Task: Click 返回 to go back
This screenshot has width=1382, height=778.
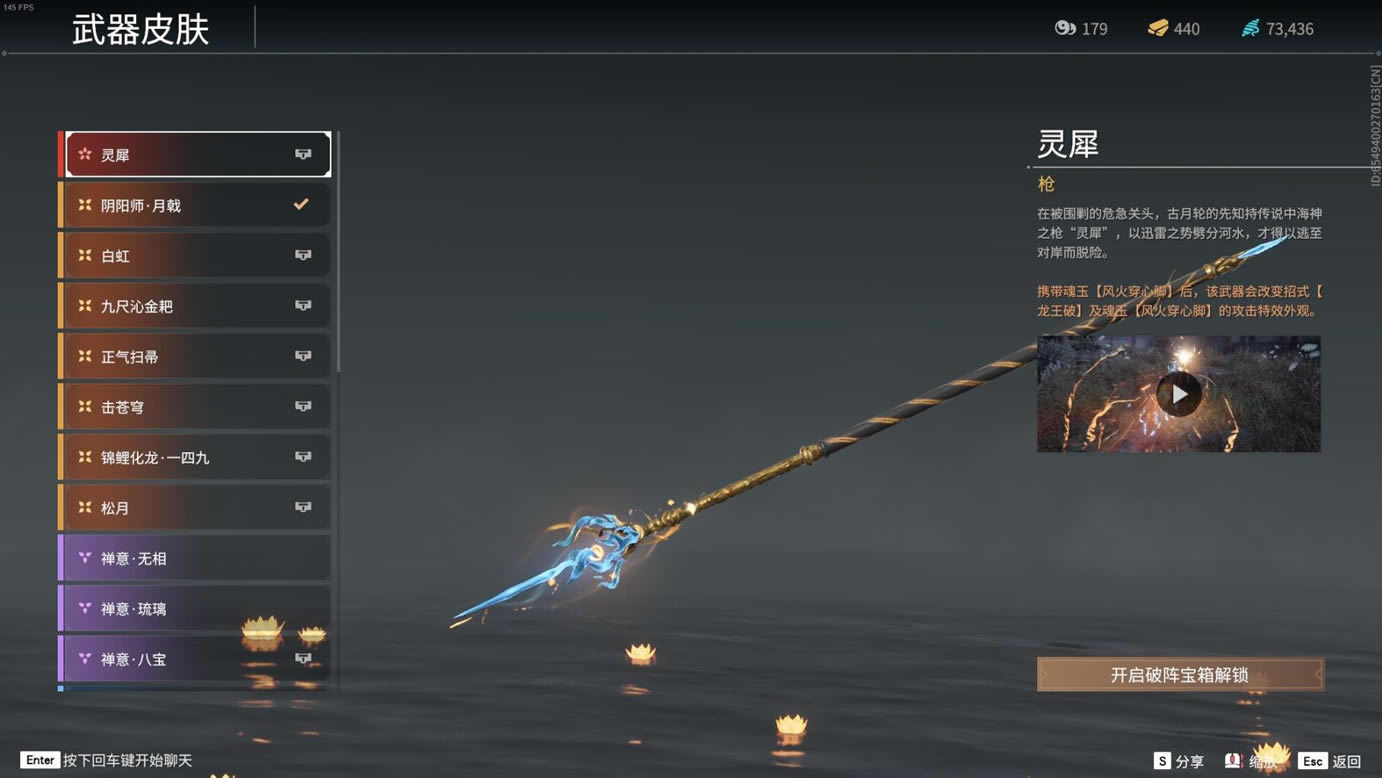Action: pyautogui.click(x=1330, y=761)
